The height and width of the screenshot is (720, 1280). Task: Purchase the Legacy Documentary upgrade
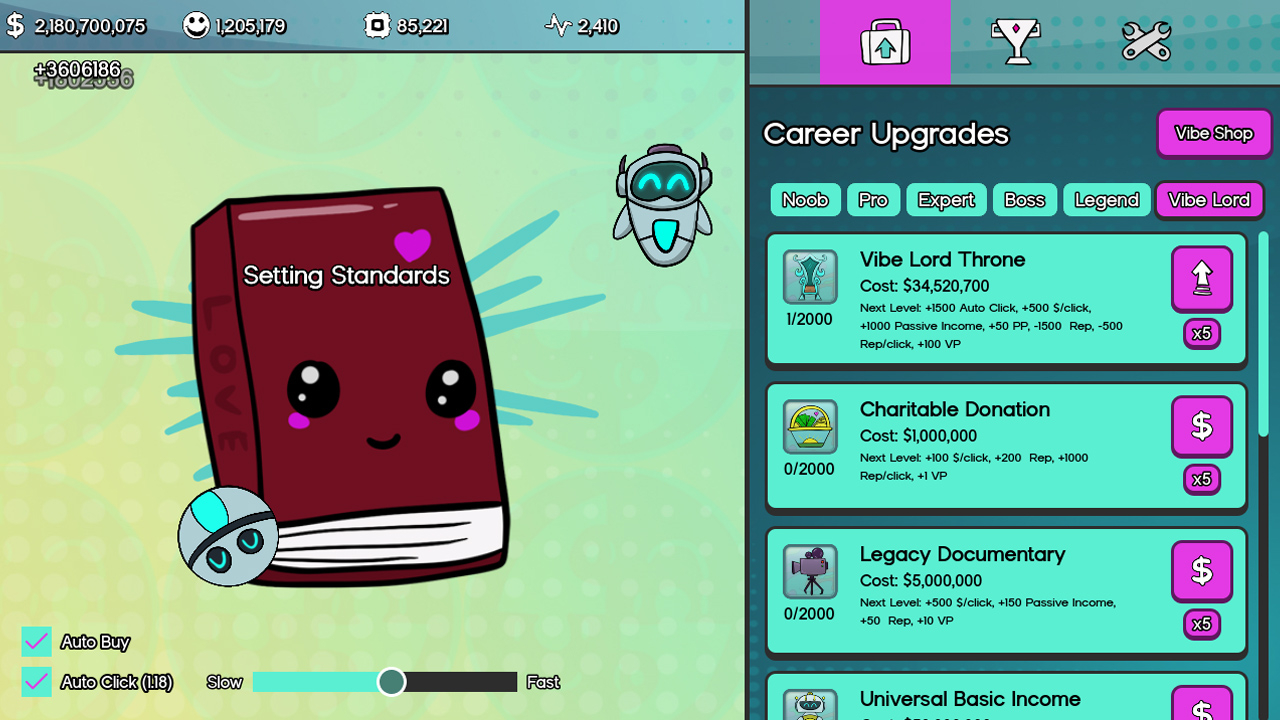[1201, 571]
